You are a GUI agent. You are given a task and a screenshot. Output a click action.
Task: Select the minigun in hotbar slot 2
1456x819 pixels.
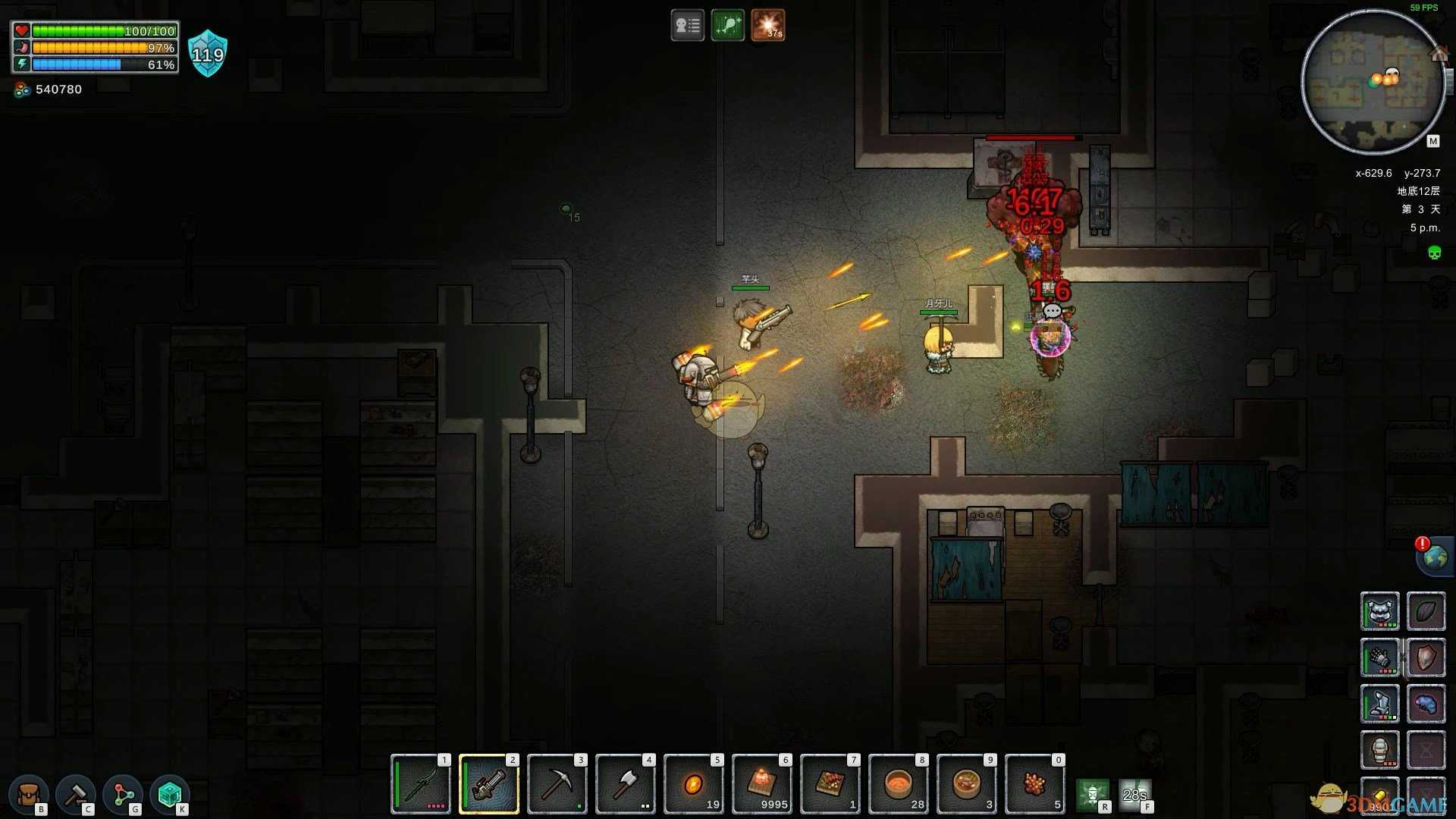click(x=489, y=785)
